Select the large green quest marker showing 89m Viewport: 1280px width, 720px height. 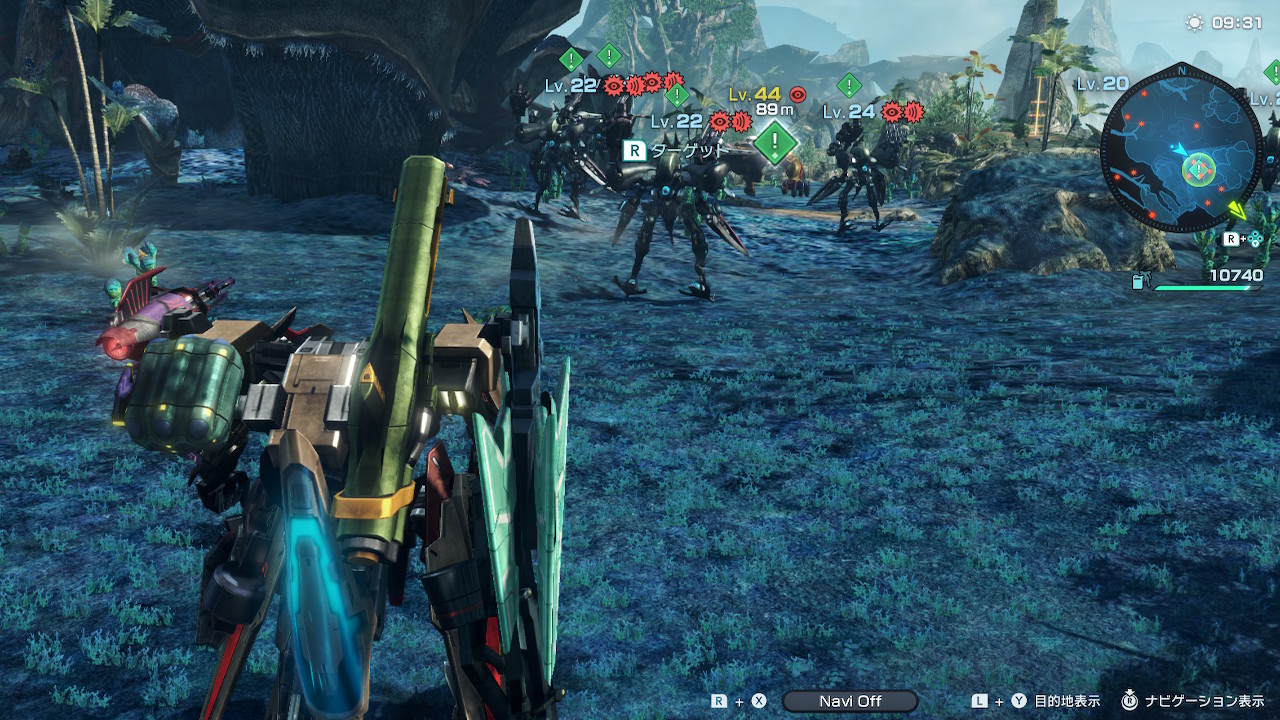[775, 143]
